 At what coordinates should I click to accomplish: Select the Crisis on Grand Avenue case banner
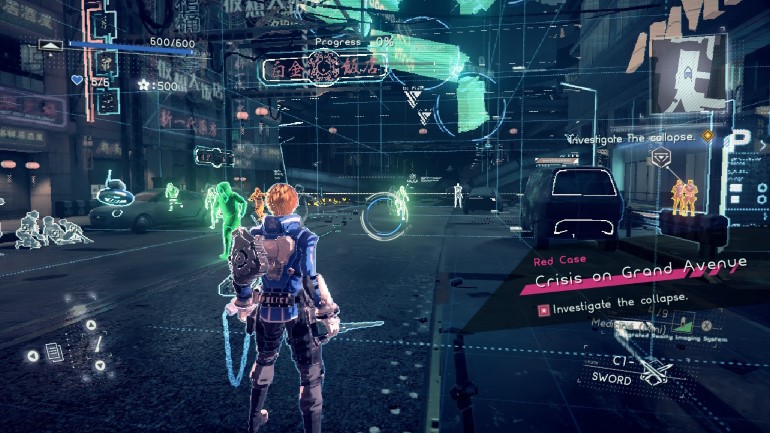[x=640, y=265]
